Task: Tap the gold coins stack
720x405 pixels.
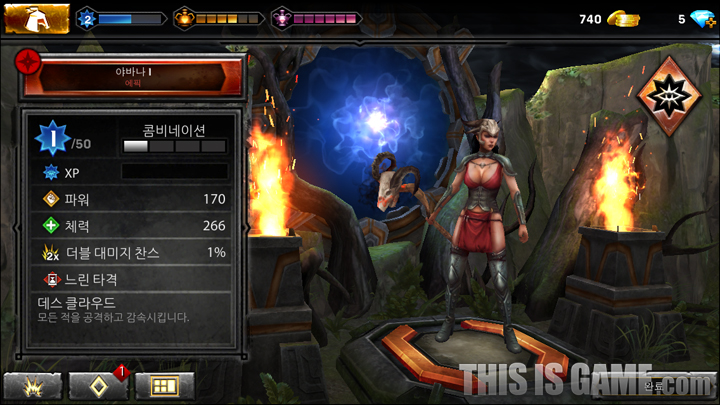Action: click(623, 19)
